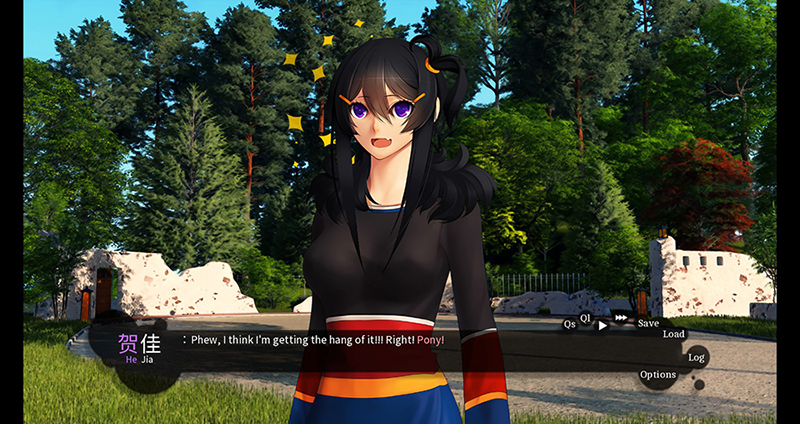Open the Options menu
Viewport: 800px width, 424px height.
[658, 375]
